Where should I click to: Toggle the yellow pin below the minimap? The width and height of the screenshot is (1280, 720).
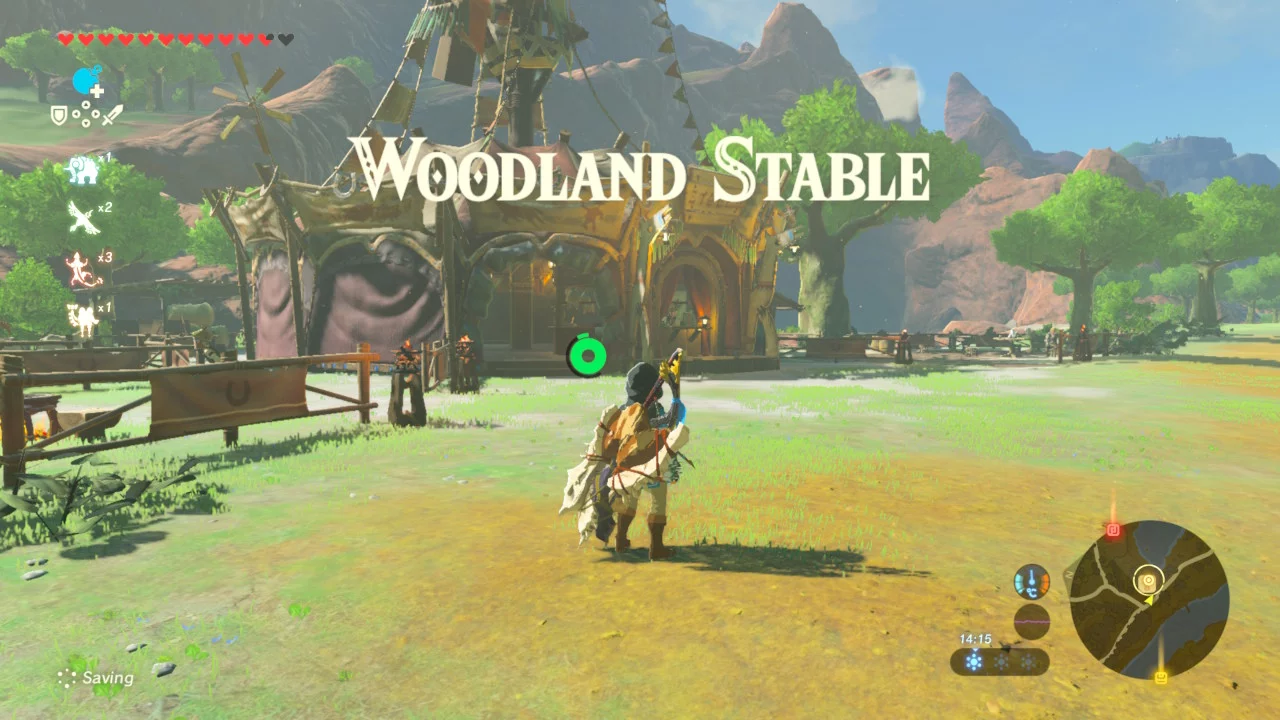point(1161,676)
